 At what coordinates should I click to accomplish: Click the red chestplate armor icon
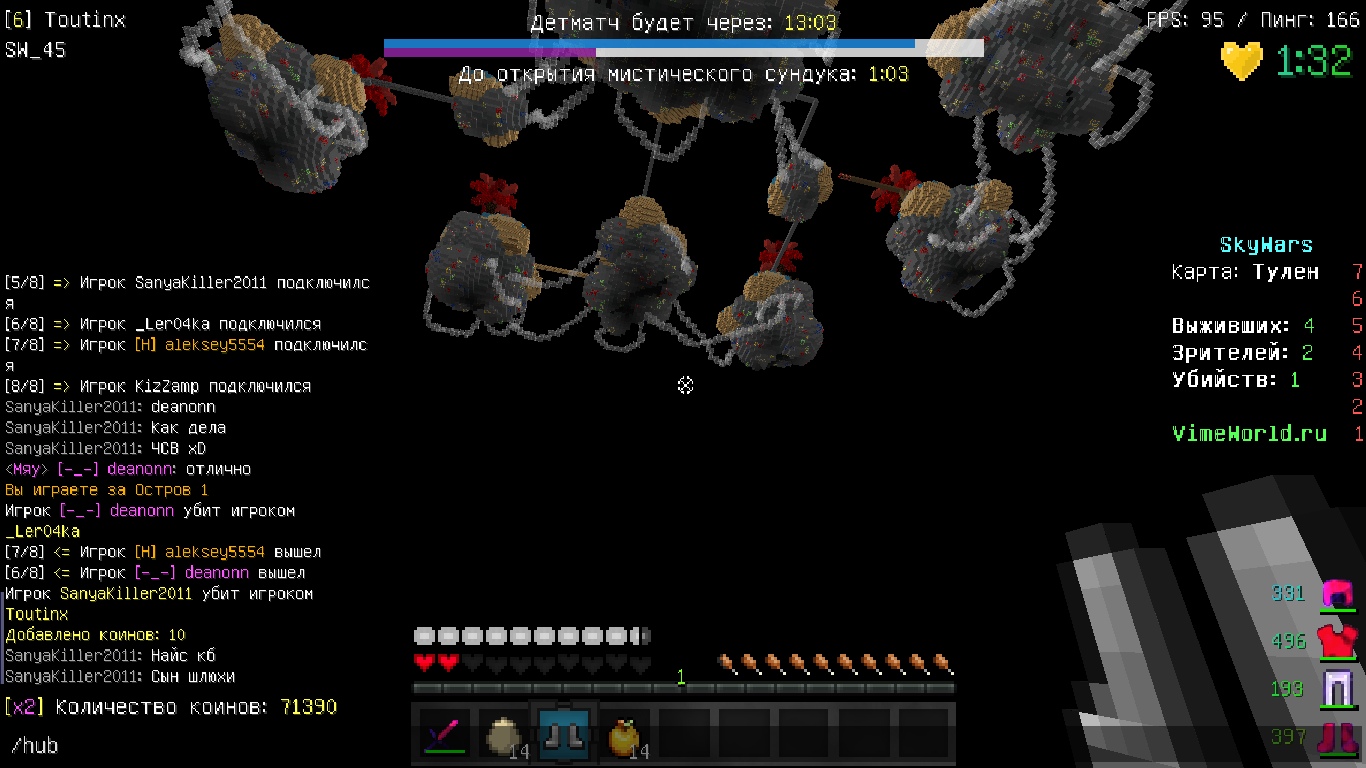[1337, 641]
